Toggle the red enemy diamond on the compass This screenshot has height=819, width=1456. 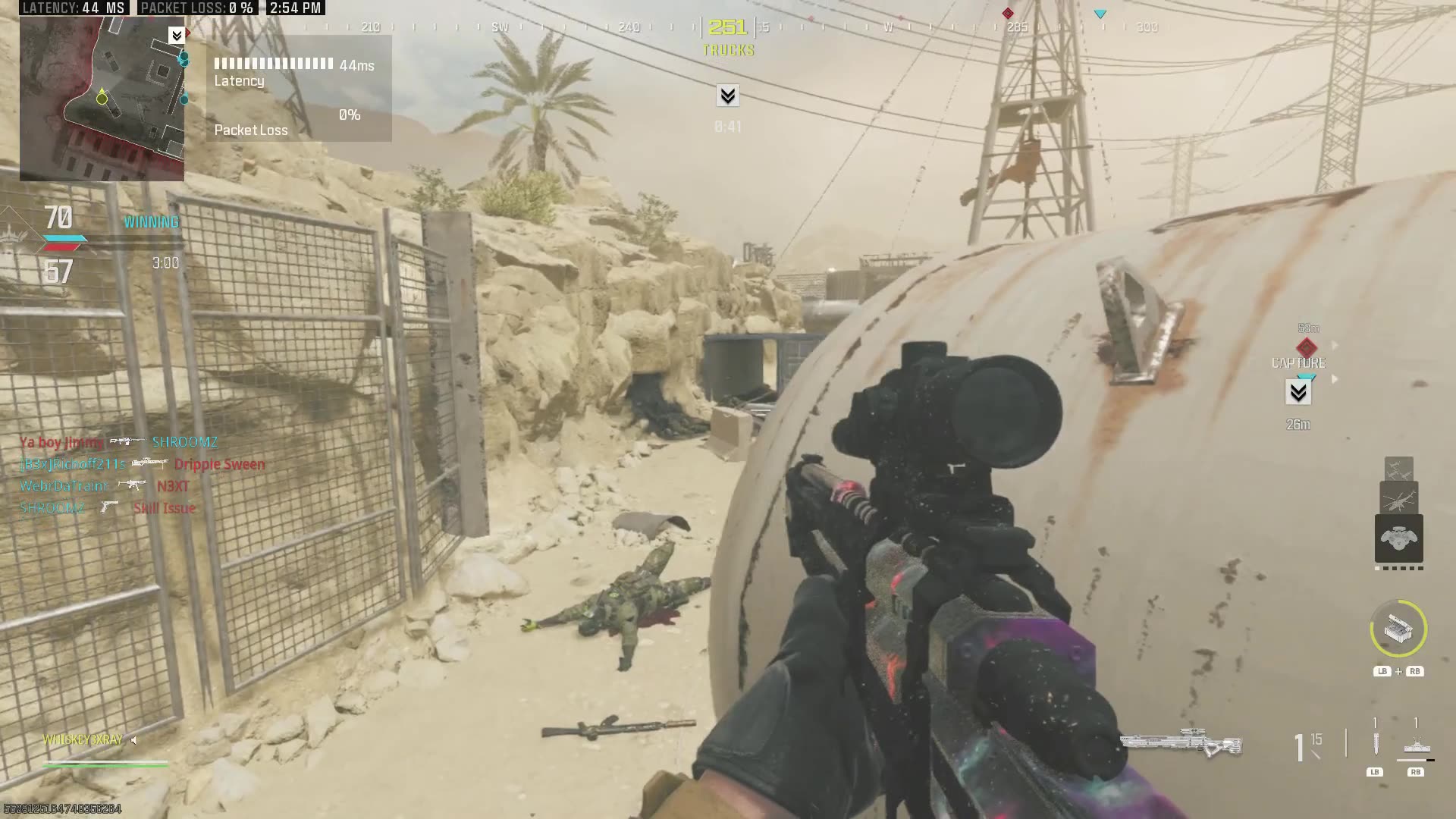click(1009, 13)
